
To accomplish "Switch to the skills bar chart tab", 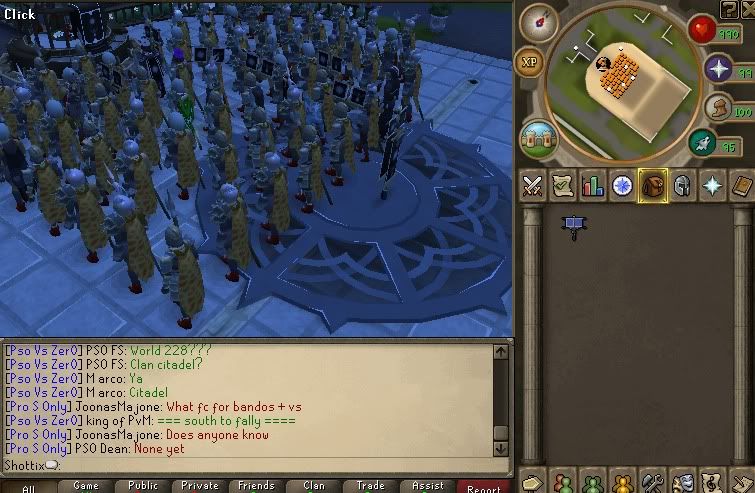I will pyautogui.click(x=593, y=186).
